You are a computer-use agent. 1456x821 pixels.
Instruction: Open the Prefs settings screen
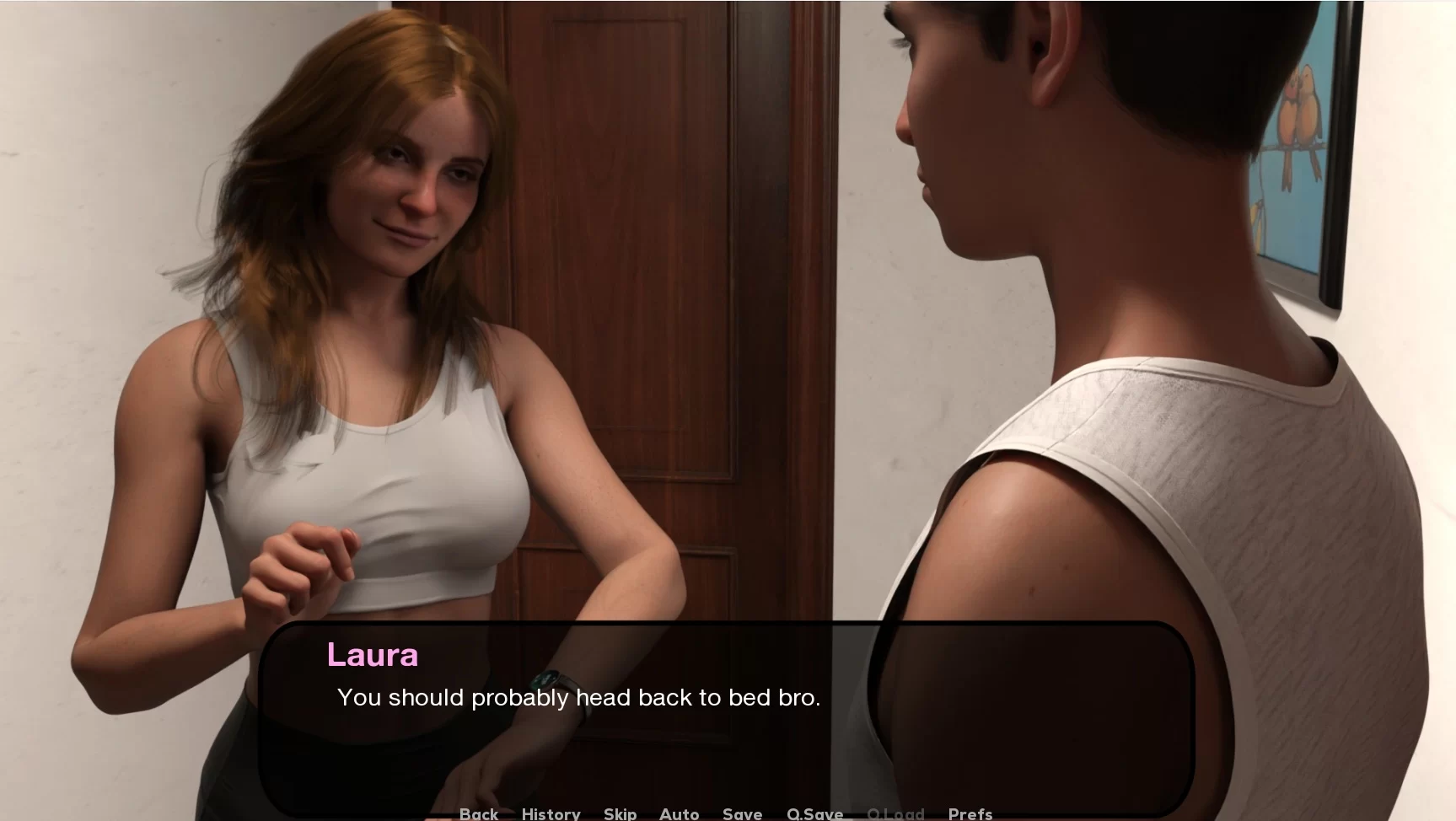[x=970, y=813]
